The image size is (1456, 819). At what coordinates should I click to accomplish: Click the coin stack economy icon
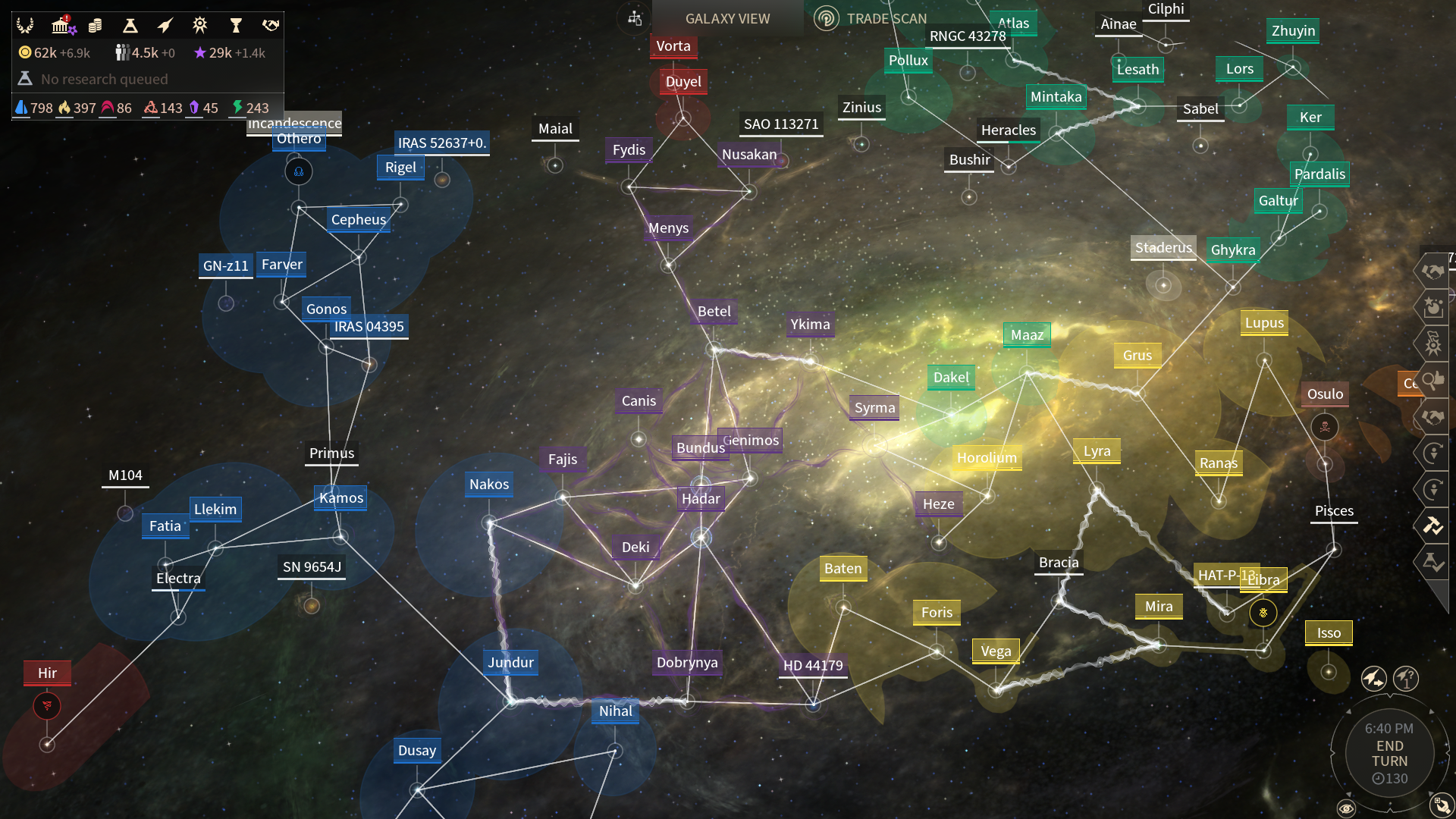pos(94,25)
